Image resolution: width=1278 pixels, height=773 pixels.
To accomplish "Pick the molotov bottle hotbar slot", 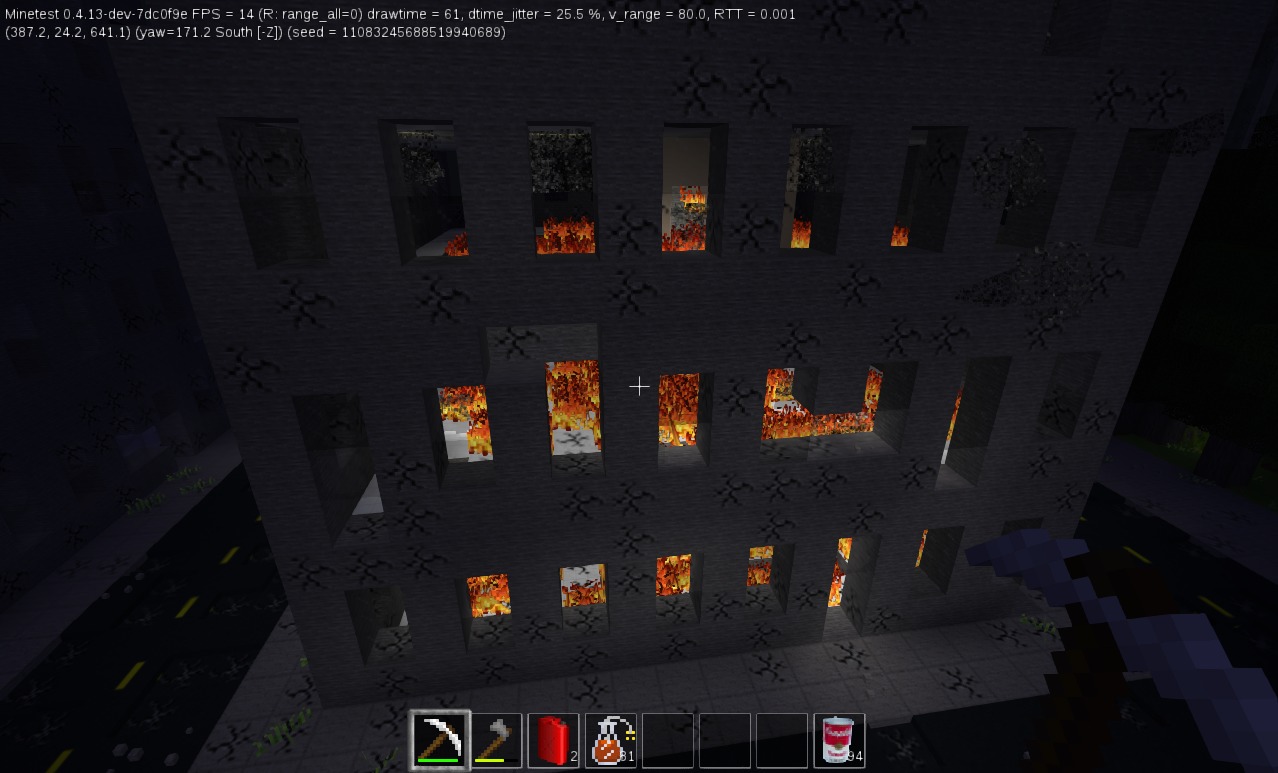I will [x=610, y=740].
